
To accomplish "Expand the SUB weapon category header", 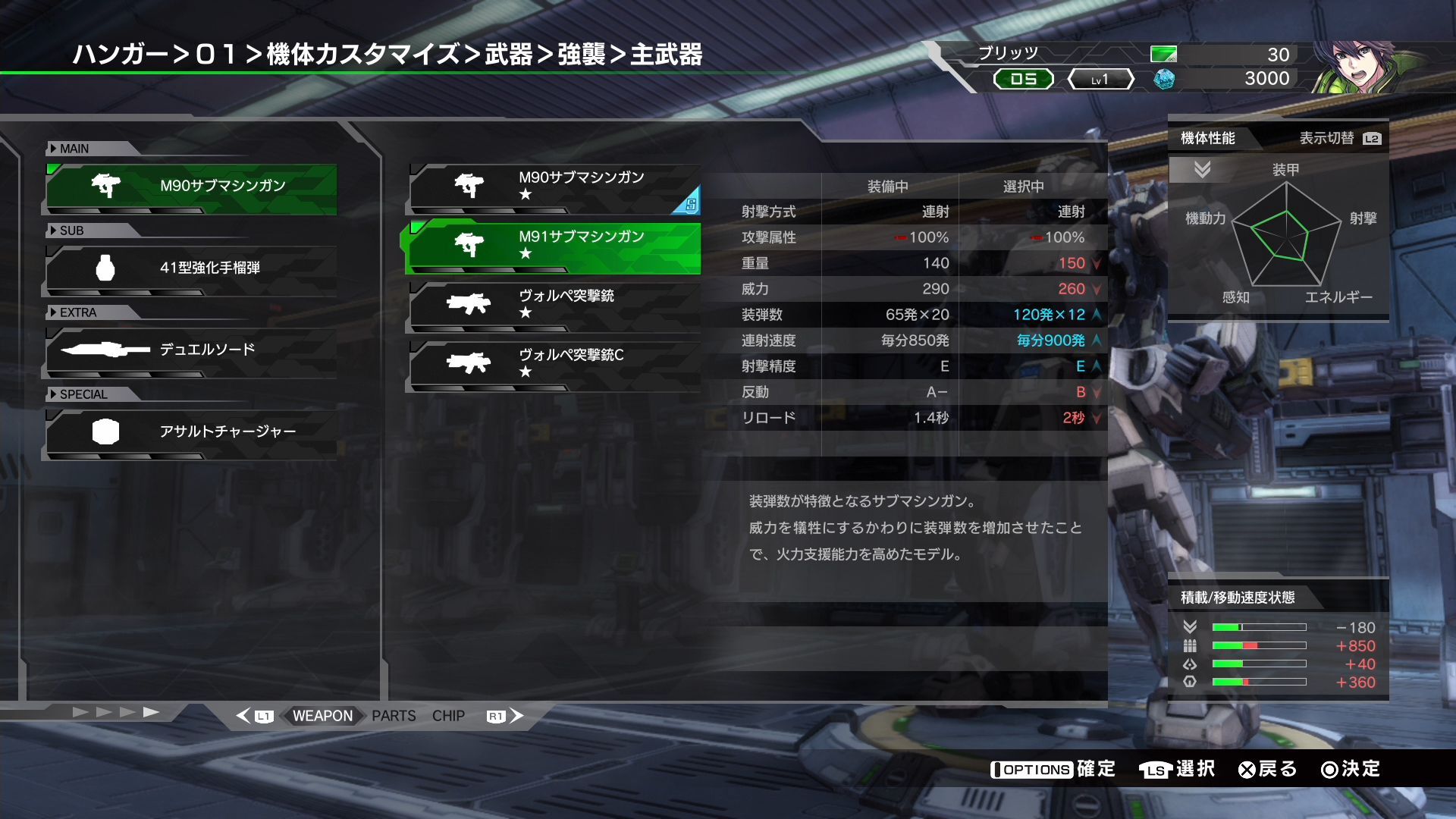I will 70,231.
